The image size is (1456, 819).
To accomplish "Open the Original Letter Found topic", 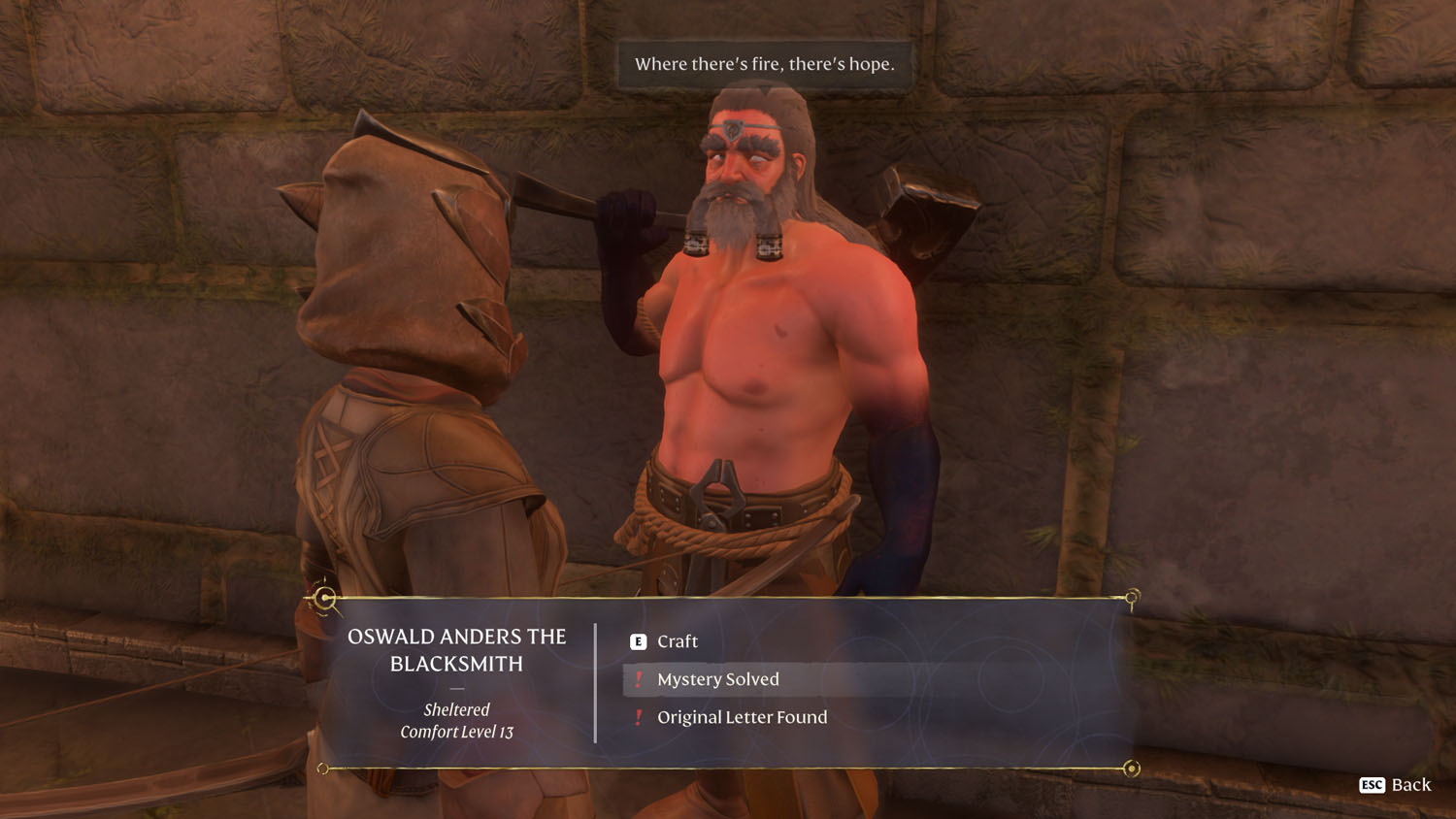I will click(x=742, y=717).
